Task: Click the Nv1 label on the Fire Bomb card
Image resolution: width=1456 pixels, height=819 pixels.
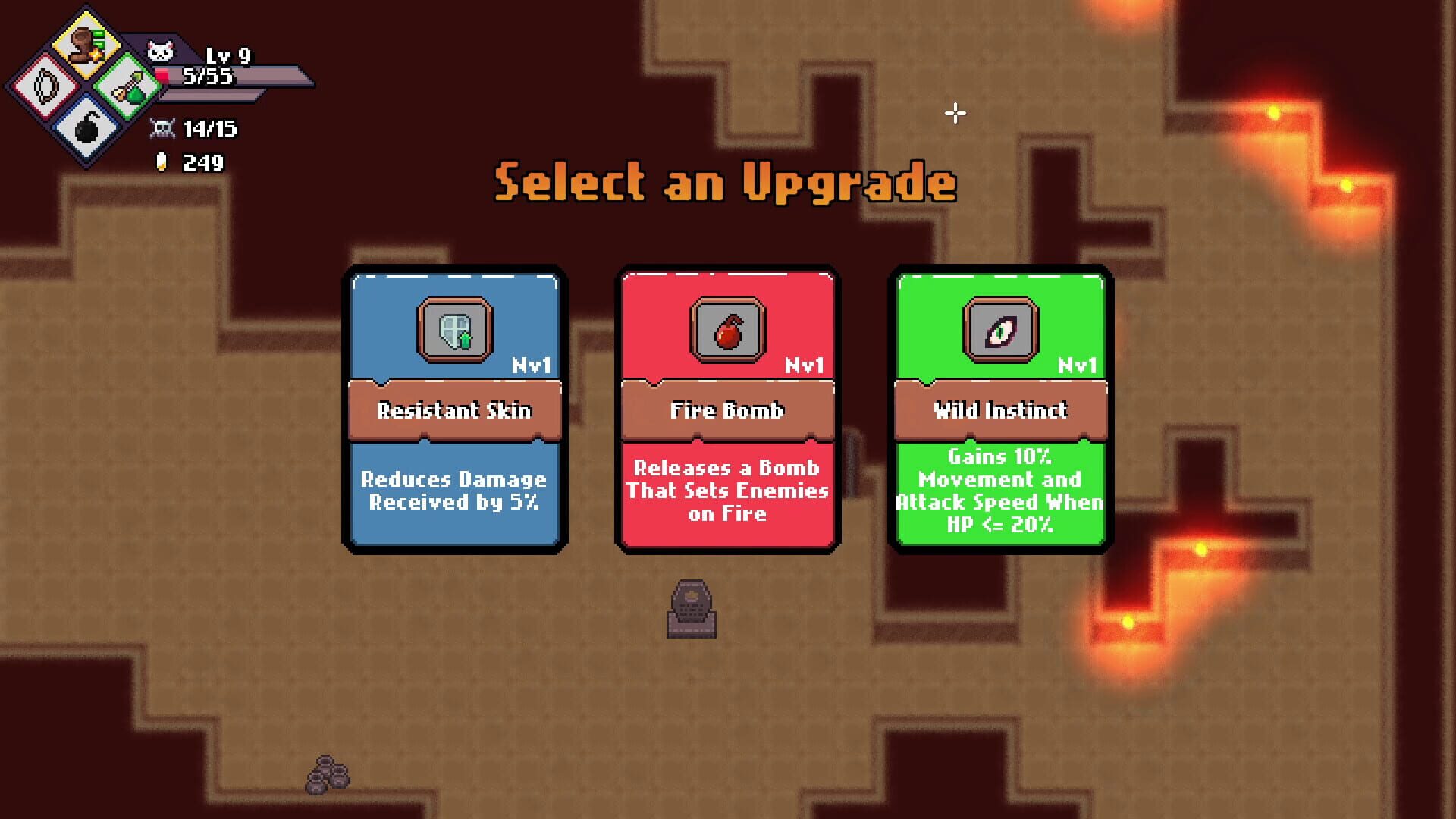Action: pos(803,366)
